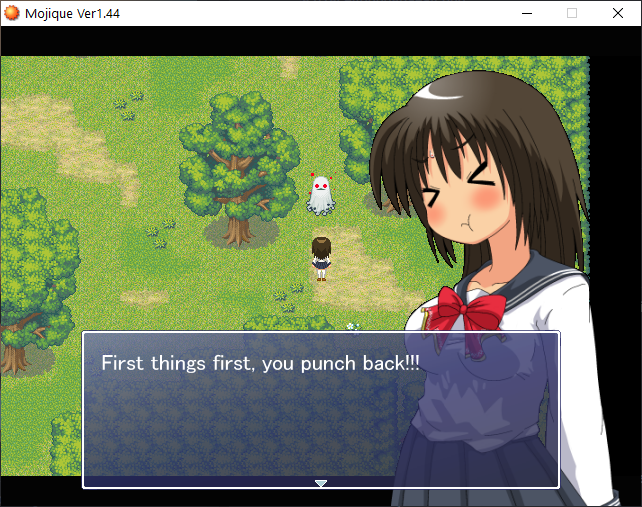Click the dialogue box text to continue
This screenshot has height=507, width=642.
[261, 363]
